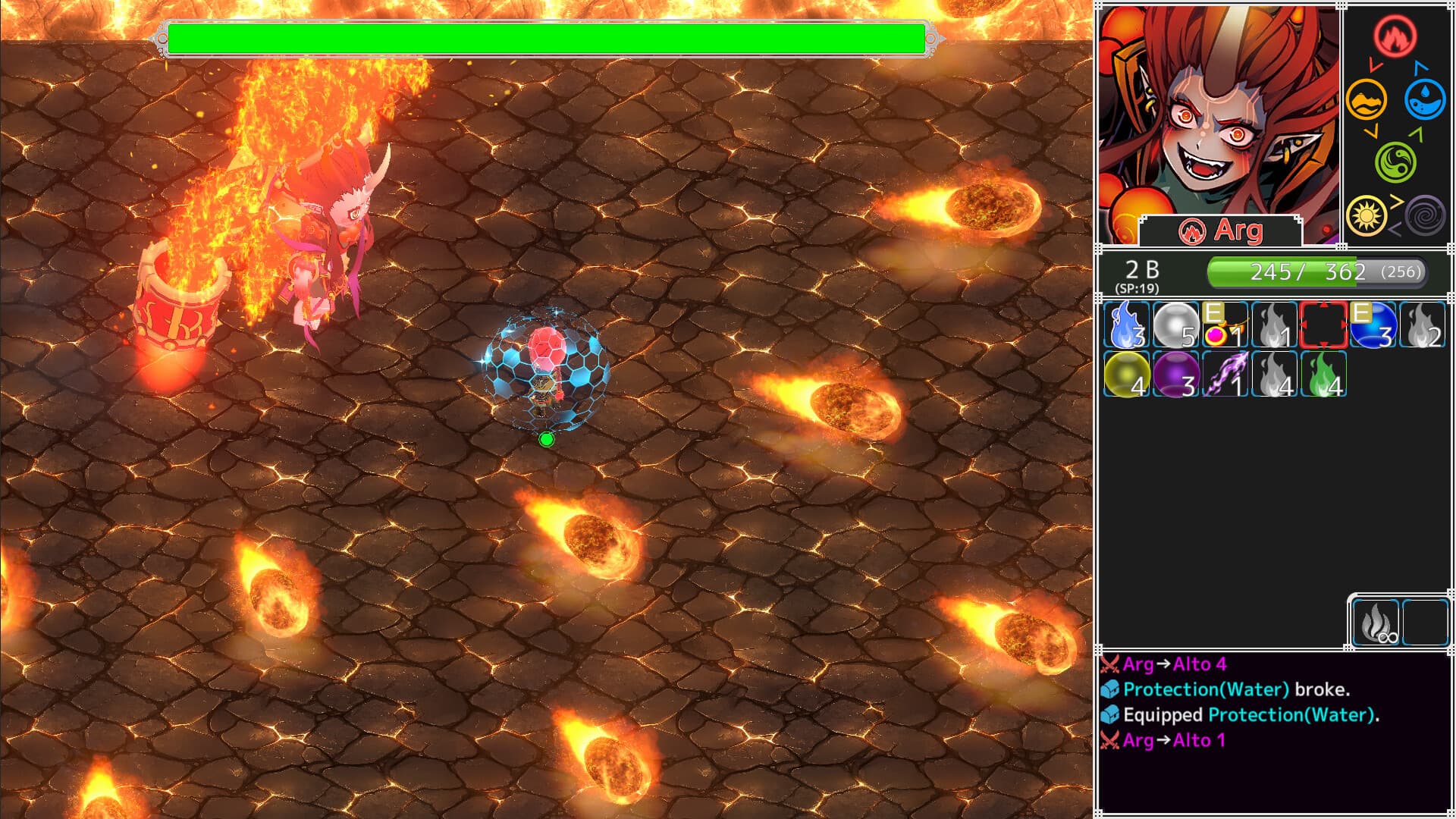This screenshot has width=1456, height=819.
Task: Select the green wind element icon
Action: click(x=1398, y=162)
